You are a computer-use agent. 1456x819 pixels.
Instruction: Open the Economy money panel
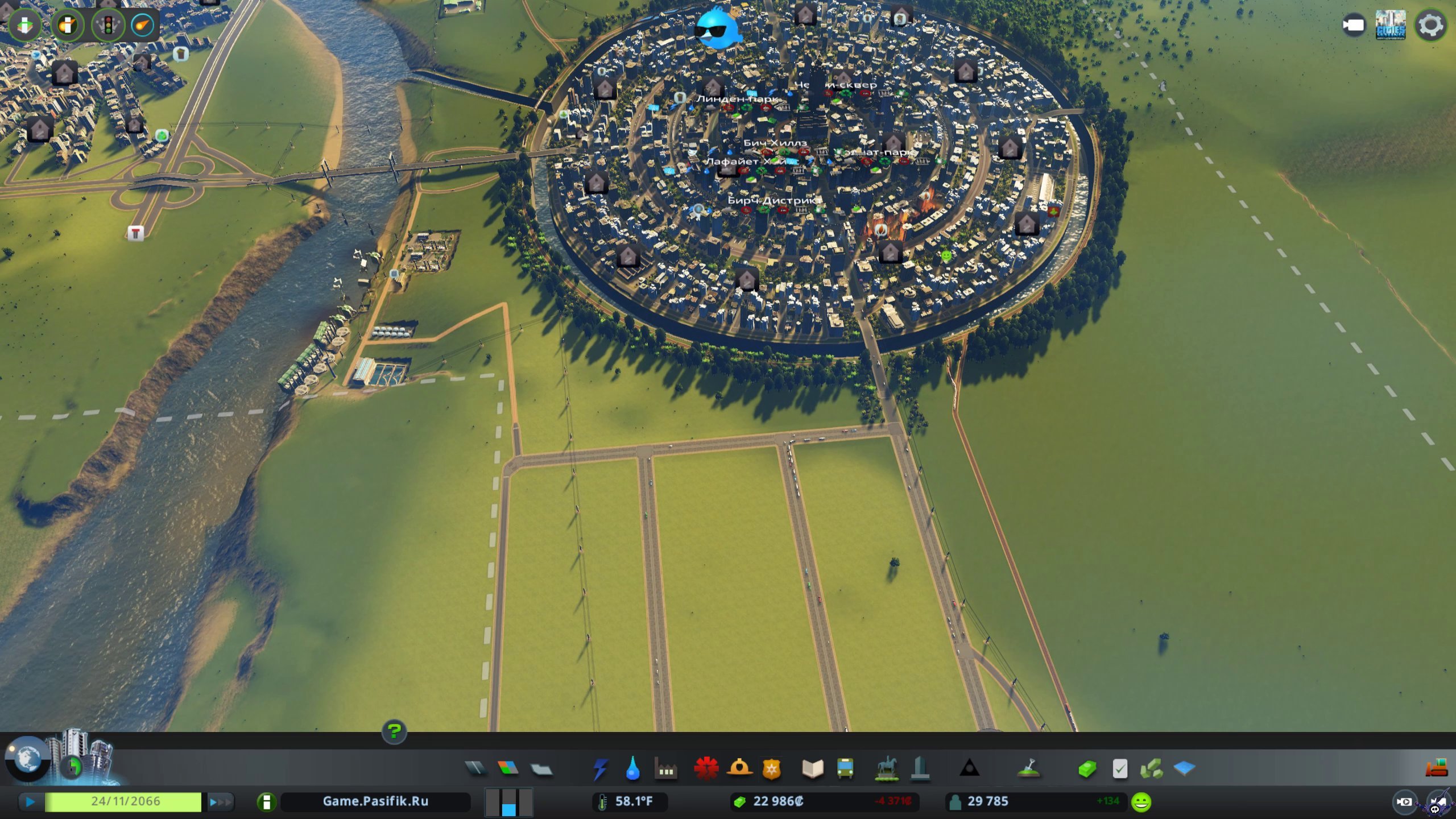1087,769
